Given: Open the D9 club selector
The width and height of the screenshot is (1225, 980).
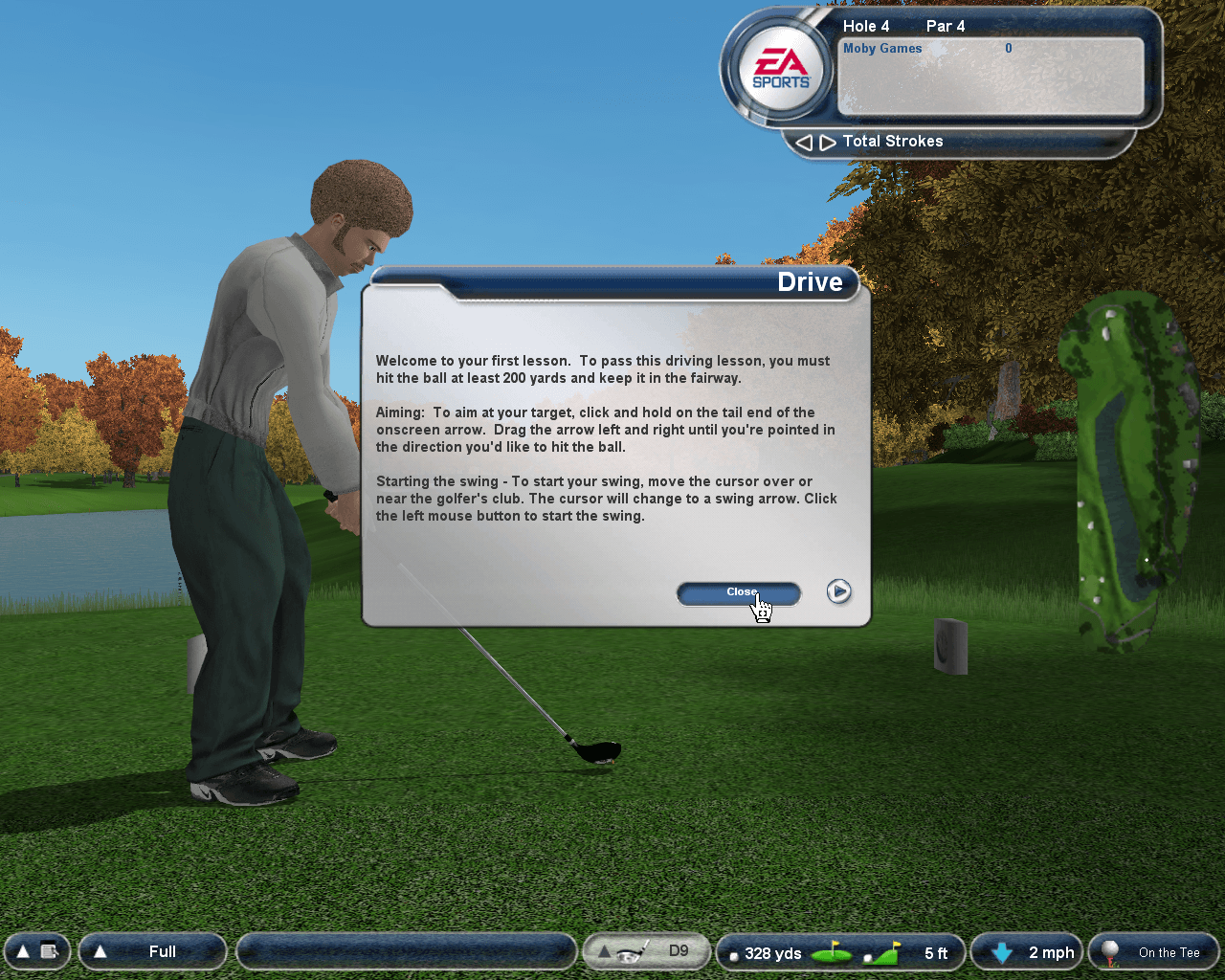Looking at the screenshot, I should pyautogui.click(x=646, y=951).
